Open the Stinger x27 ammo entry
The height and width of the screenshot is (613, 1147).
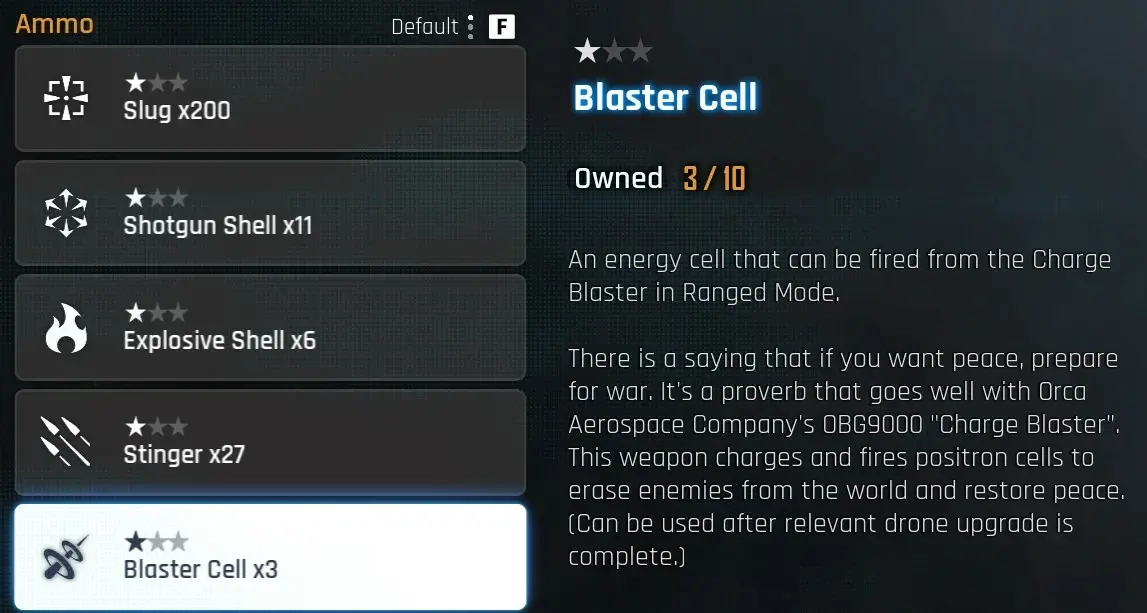pyautogui.click(x=270, y=442)
